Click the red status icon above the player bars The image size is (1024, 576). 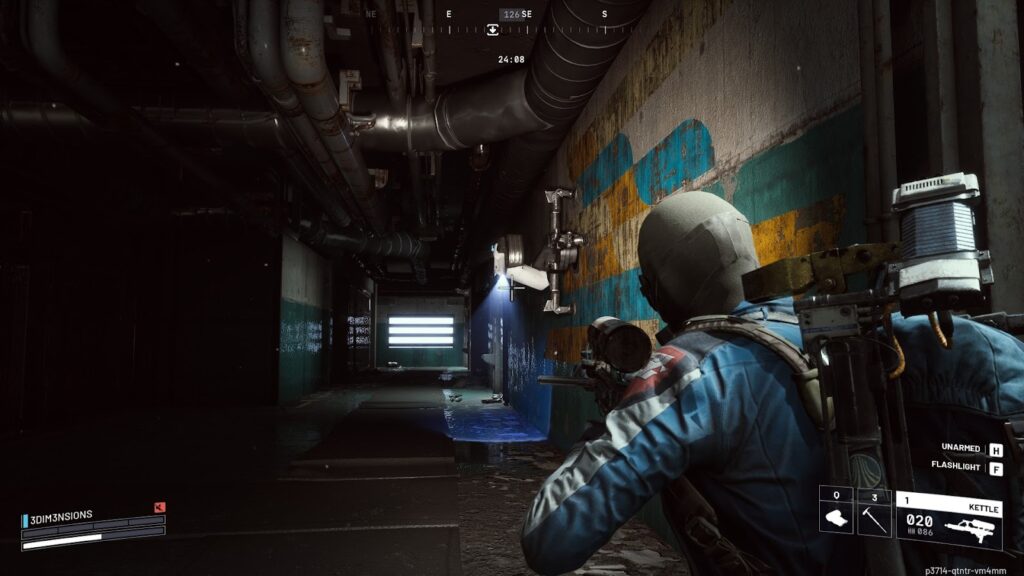pos(159,507)
